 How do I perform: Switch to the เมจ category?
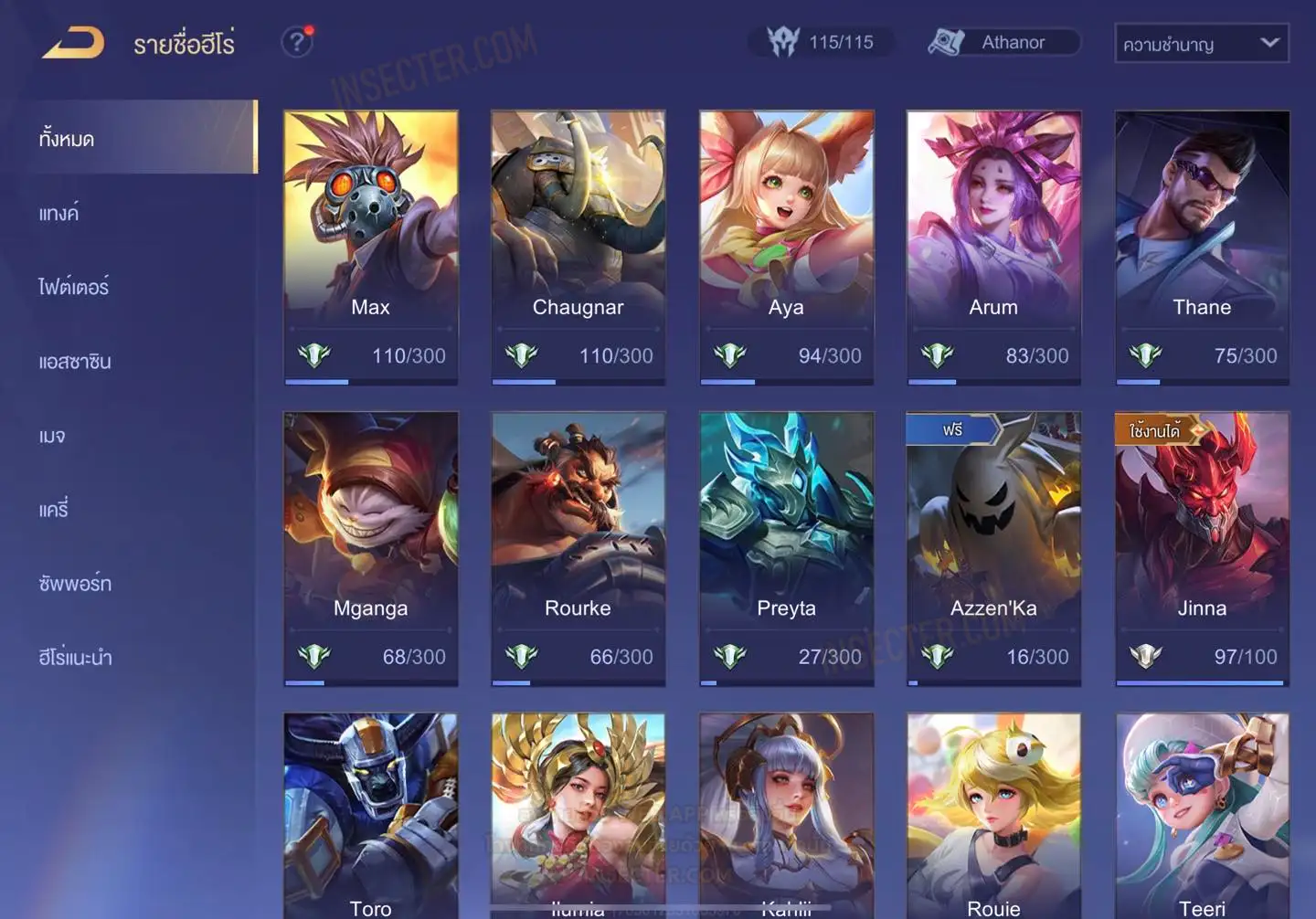[52, 436]
